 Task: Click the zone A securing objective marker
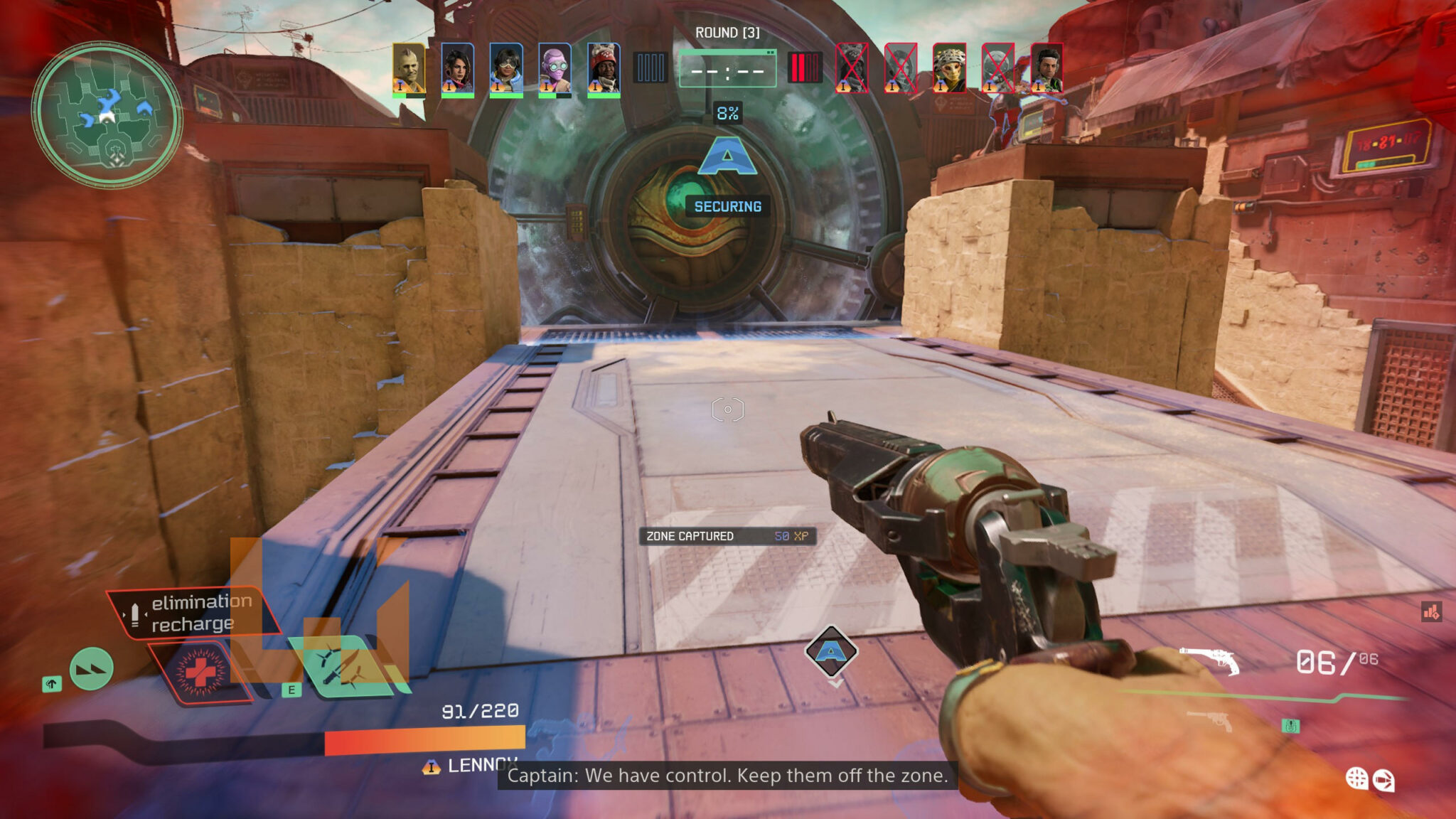[727, 158]
